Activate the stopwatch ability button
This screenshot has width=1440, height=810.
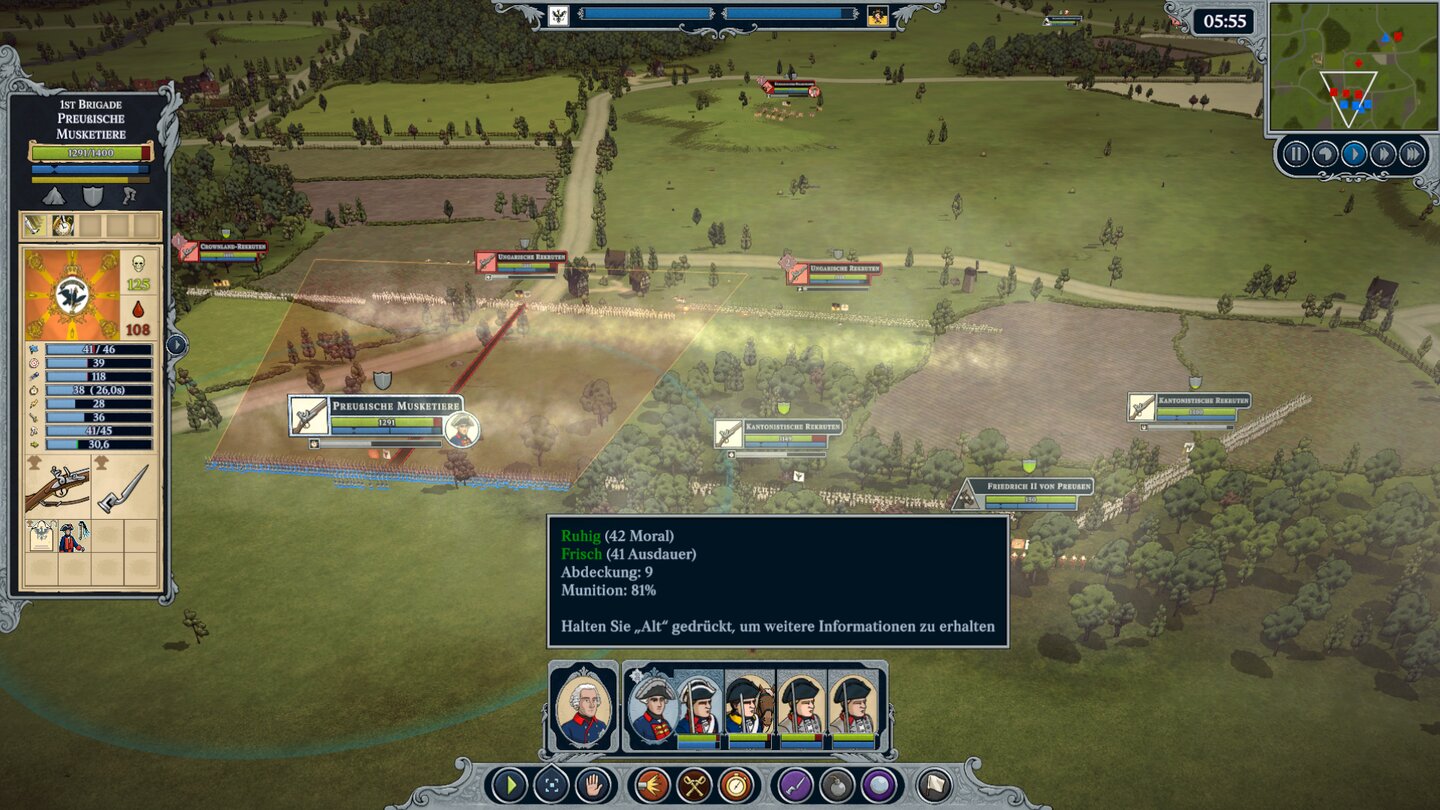click(x=736, y=785)
